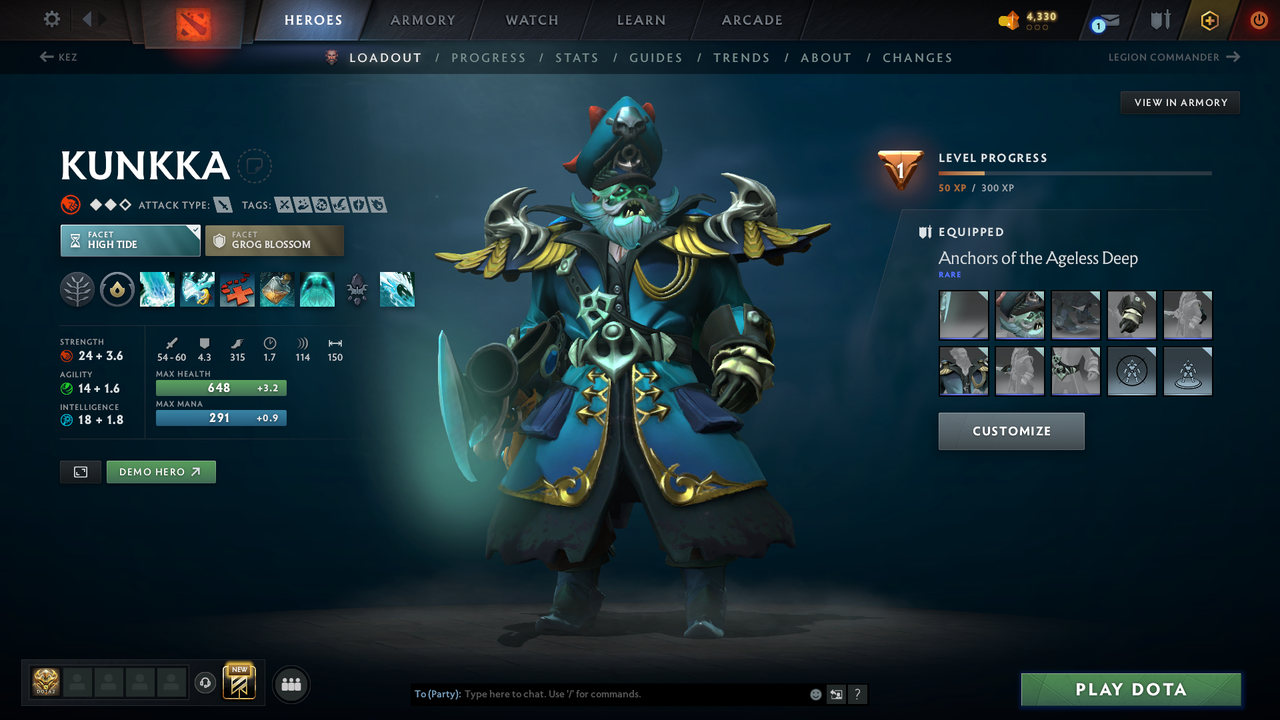Select the X Marks the Spot ability icon
This screenshot has width=1280, height=720.
(237, 289)
